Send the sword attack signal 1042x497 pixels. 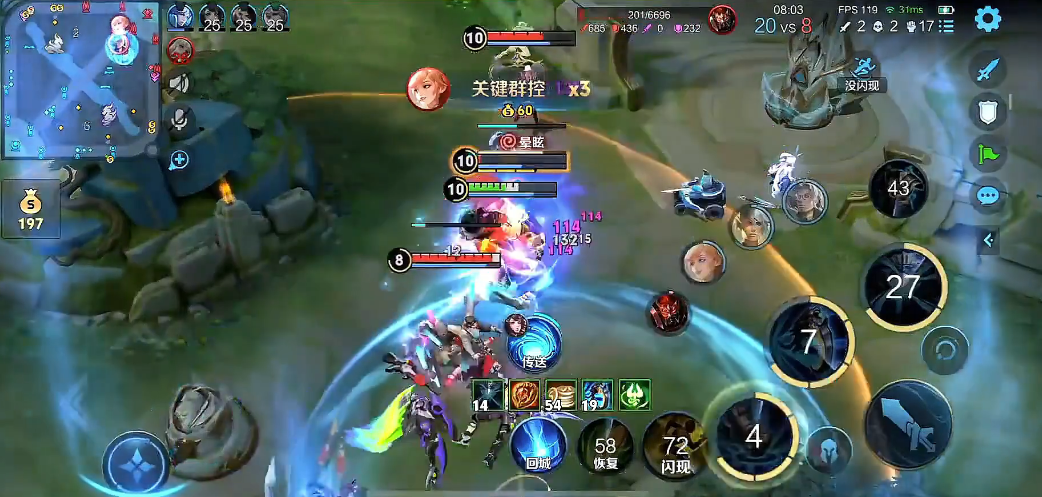pyautogui.click(x=988, y=69)
